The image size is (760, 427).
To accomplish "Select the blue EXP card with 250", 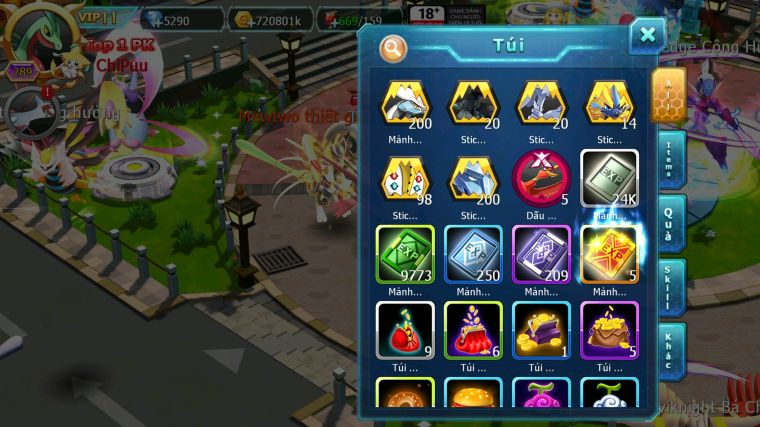I will (473, 255).
